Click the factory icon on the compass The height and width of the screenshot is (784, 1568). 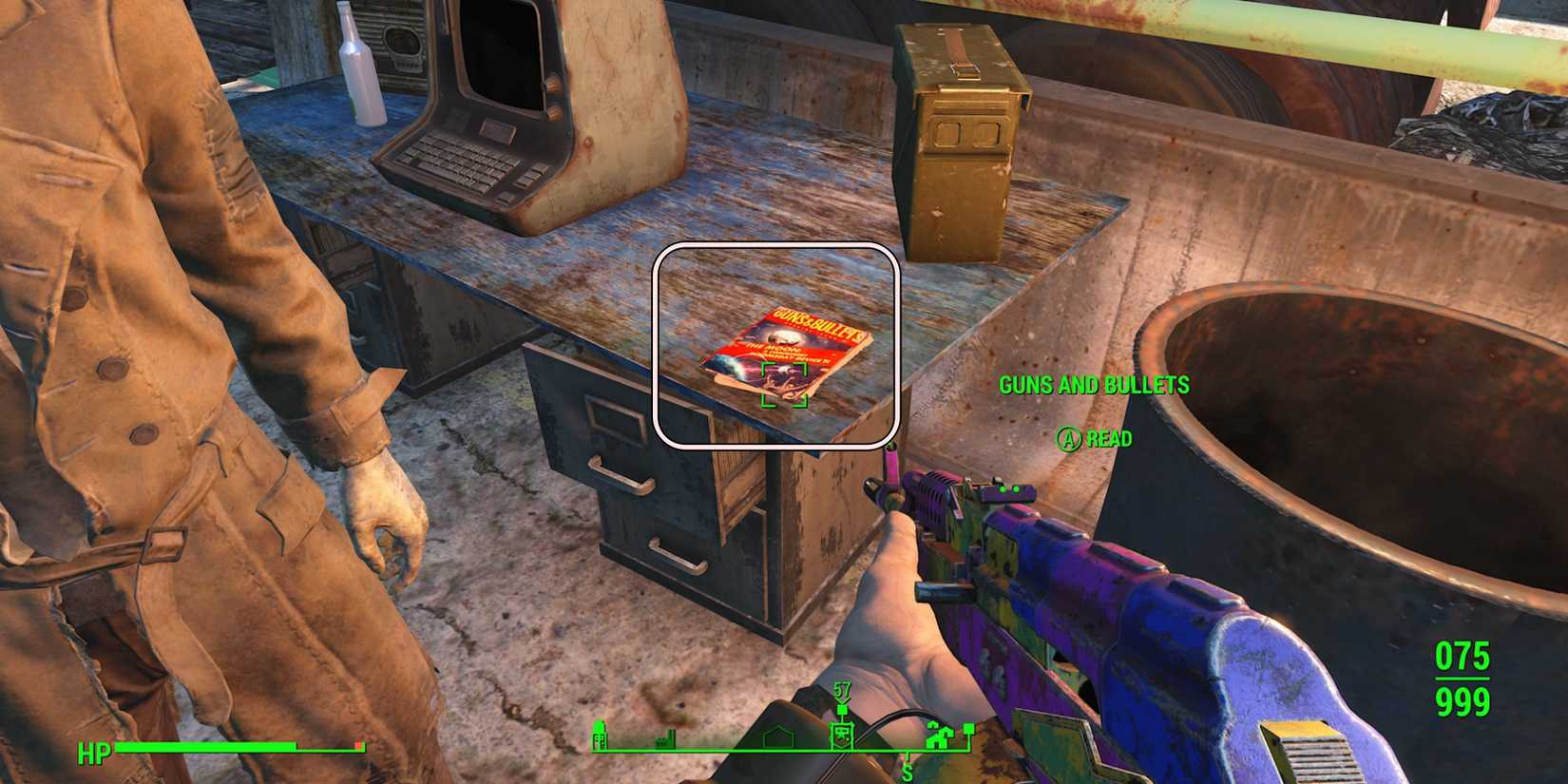tap(665, 741)
